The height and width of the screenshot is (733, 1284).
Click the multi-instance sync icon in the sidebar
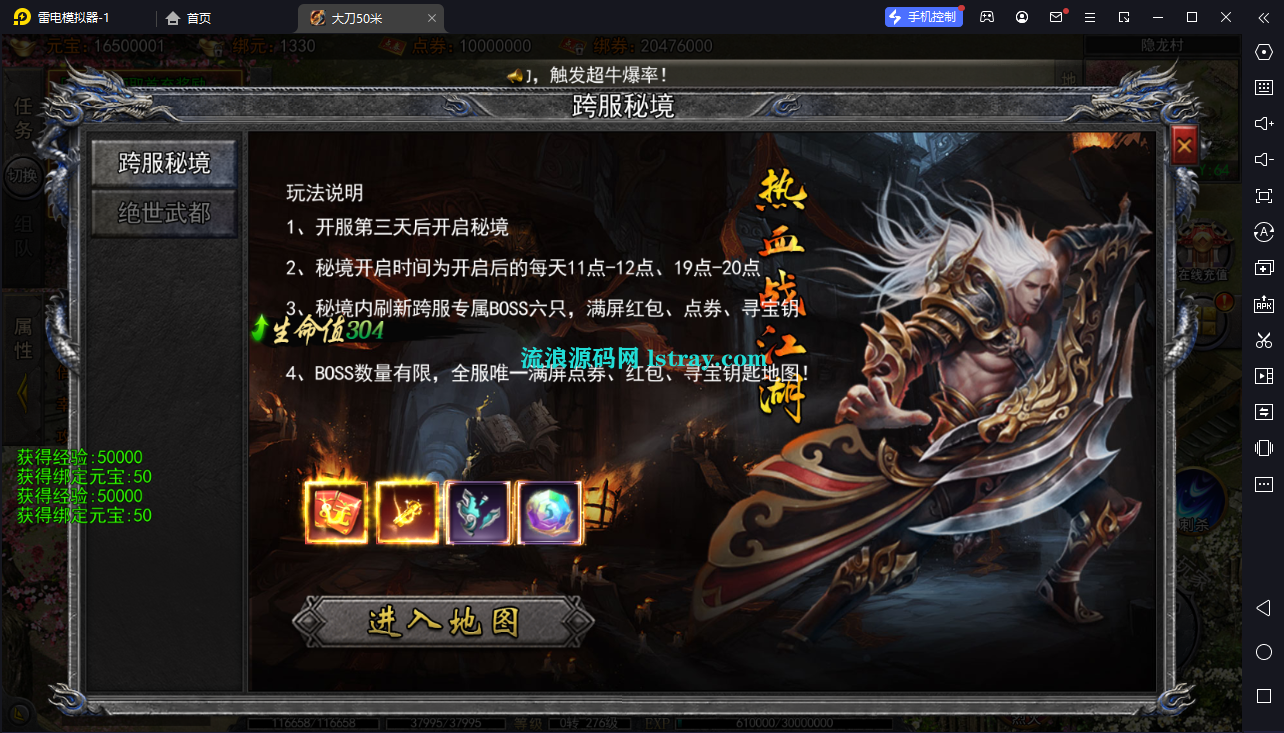[x=1263, y=411]
